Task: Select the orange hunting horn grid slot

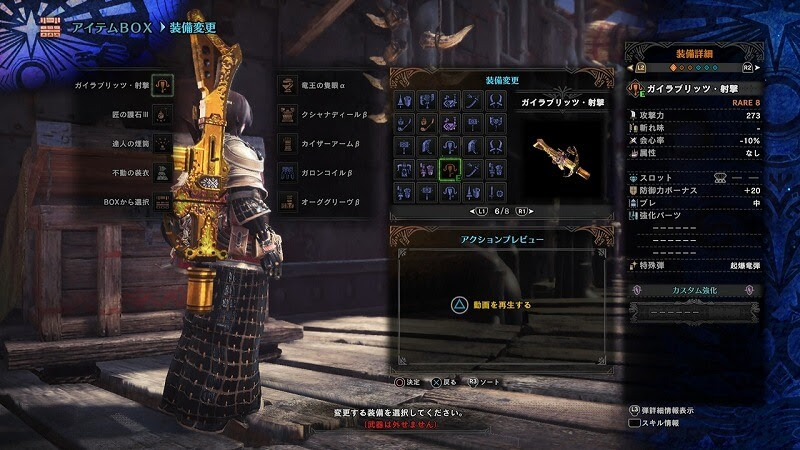Action: point(428,124)
